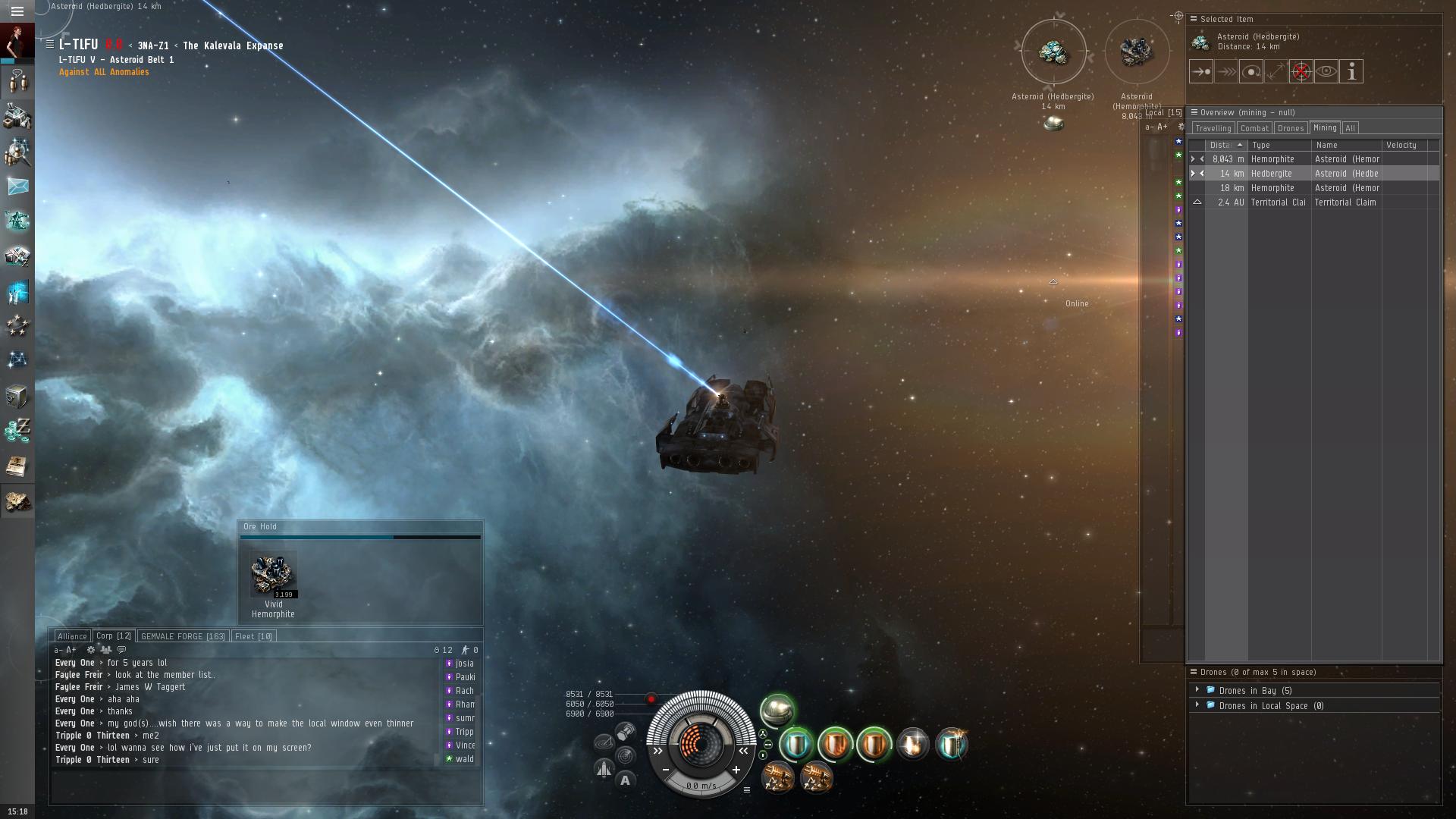
Task: Select Vivid Hemorphite in the Ore Hold
Action: [x=273, y=576]
